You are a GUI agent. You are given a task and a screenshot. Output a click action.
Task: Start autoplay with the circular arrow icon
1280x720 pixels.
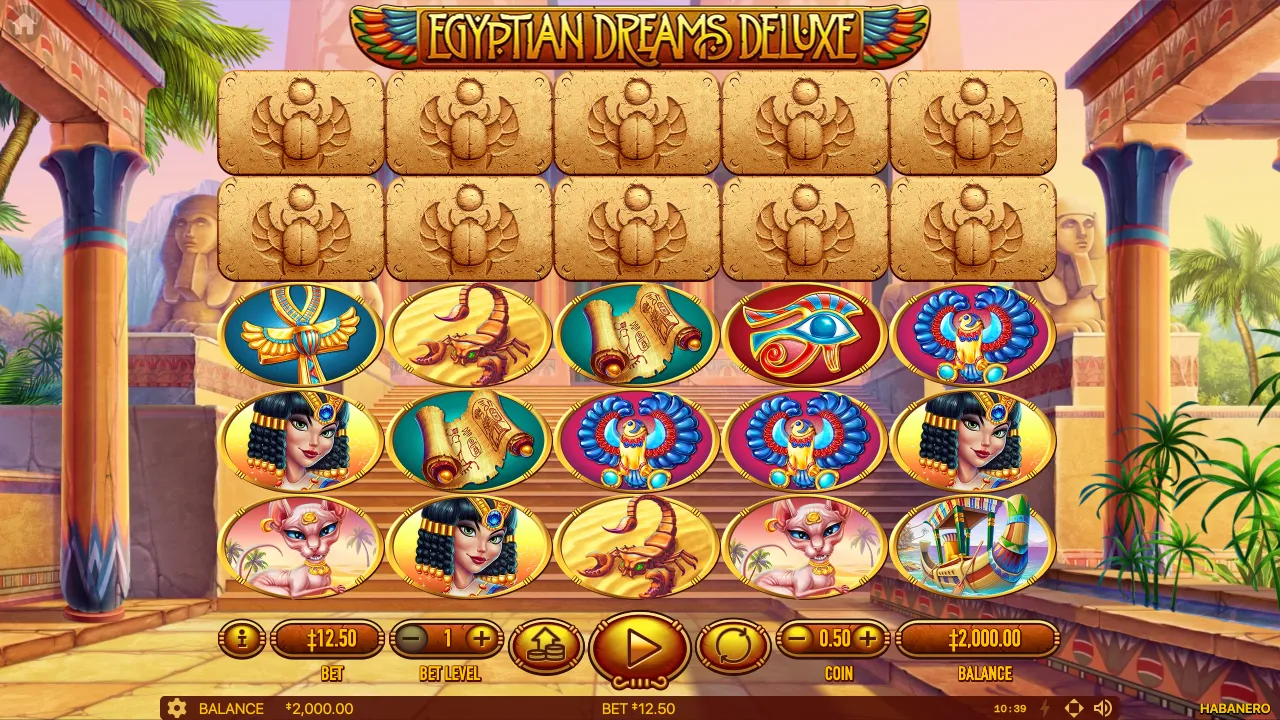point(733,645)
